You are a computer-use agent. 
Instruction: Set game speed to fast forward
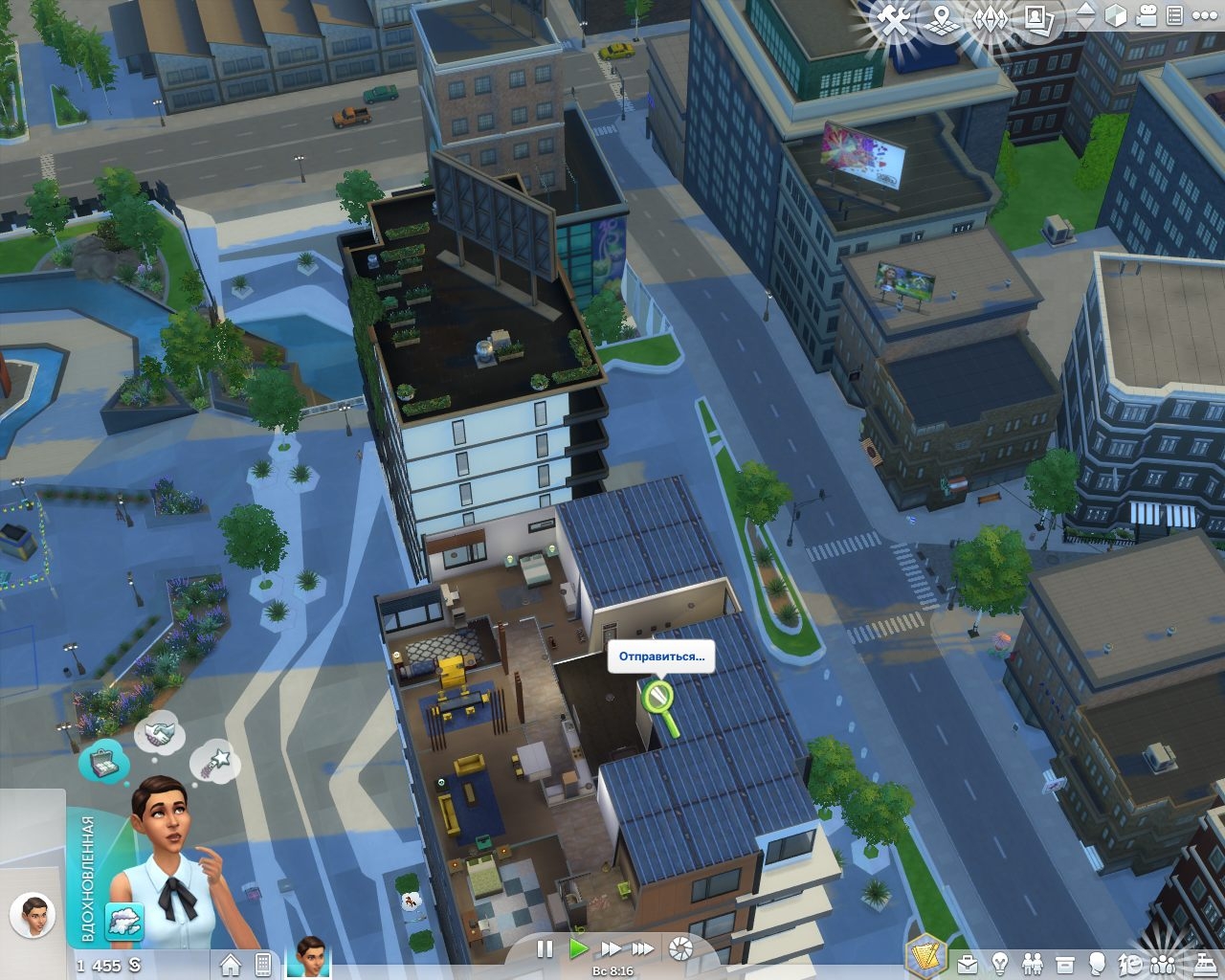[x=611, y=948]
